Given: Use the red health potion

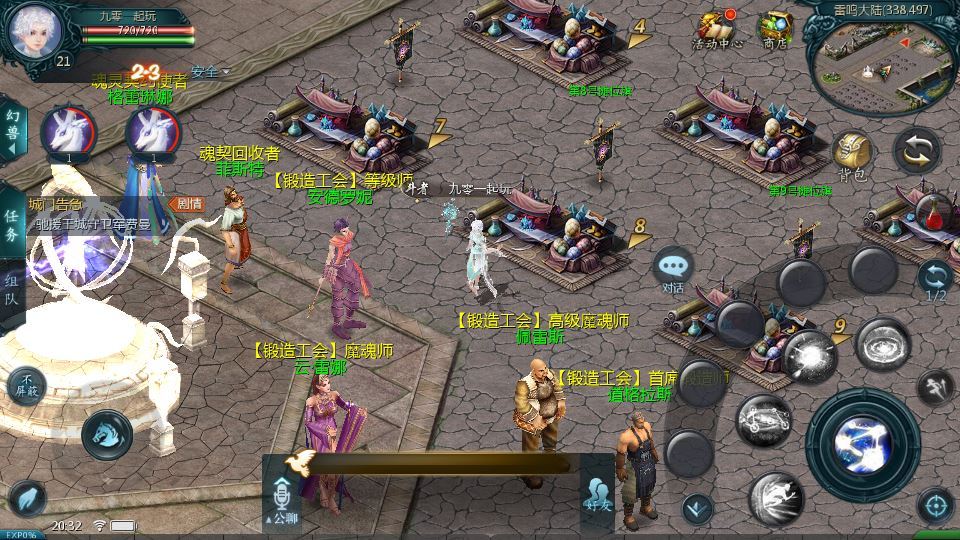Looking at the screenshot, I should 934,212.
